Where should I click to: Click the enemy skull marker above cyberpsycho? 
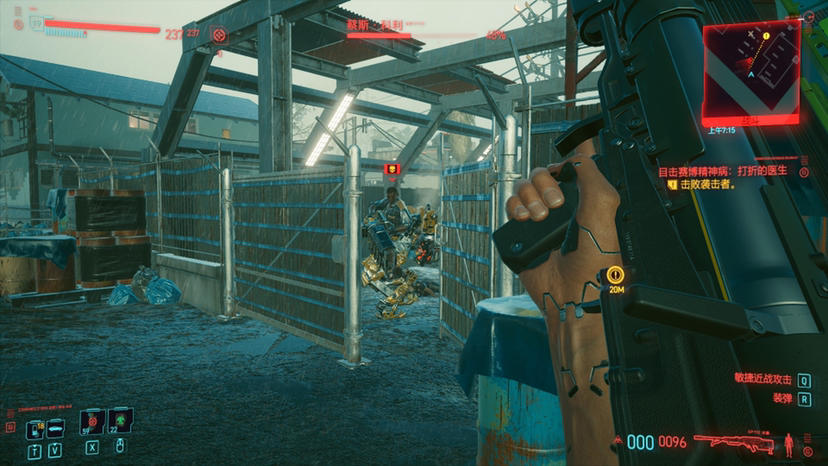[391, 169]
